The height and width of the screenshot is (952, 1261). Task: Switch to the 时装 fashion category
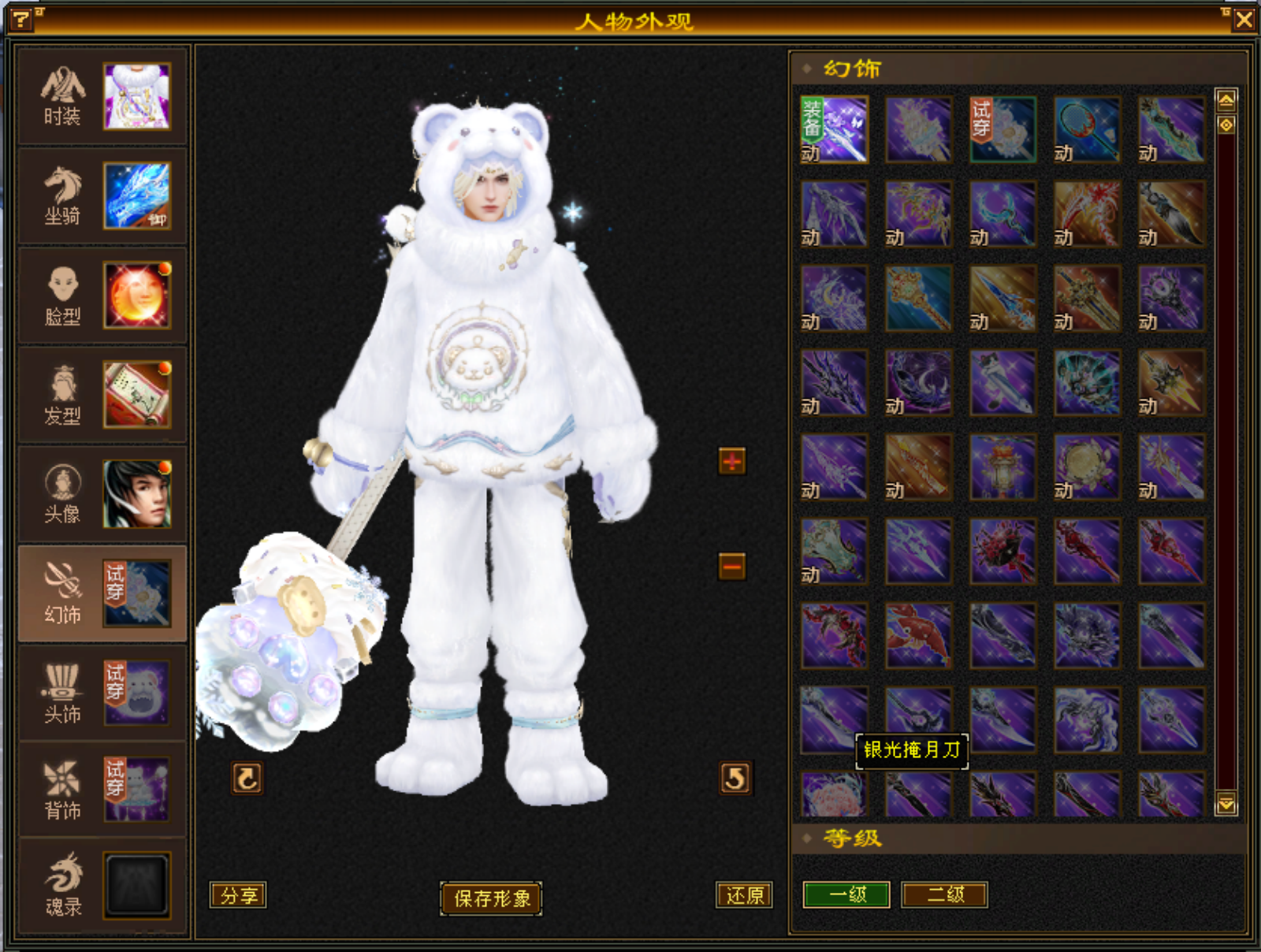pyautogui.click(x=102, y=97)
